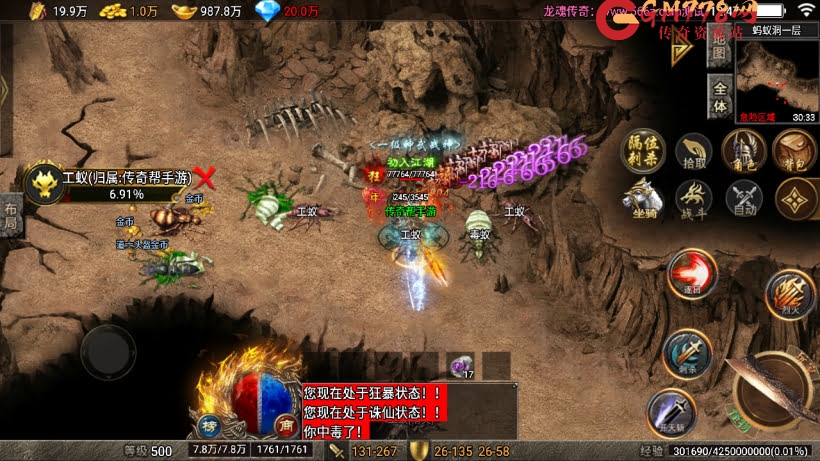This screenshot has width=820, height=461.
Task: Close the 工蚁 target panel with red X
Action: (x=205, y=178)
